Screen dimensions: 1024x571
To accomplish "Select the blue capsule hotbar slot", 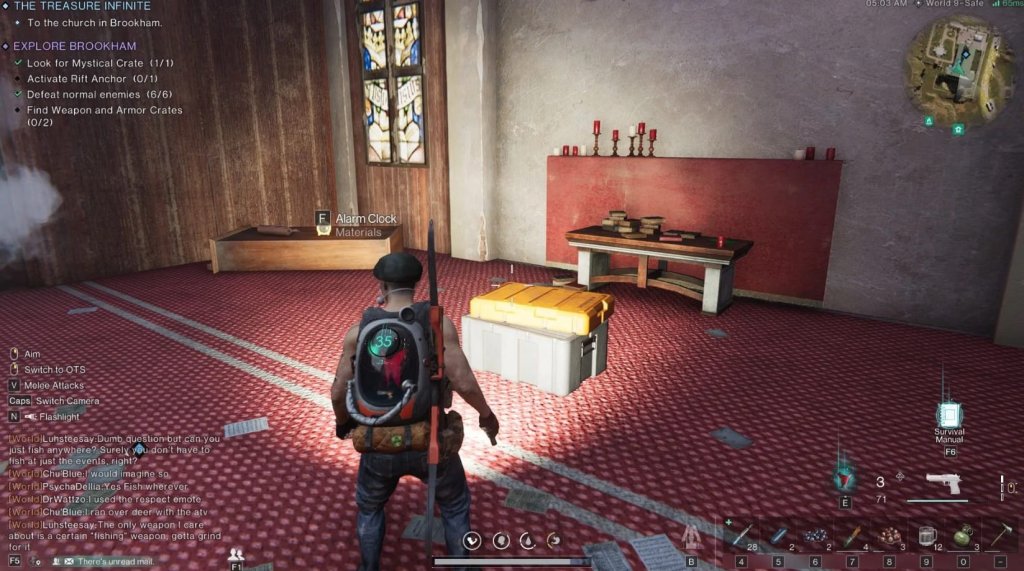I will (778, 535).
